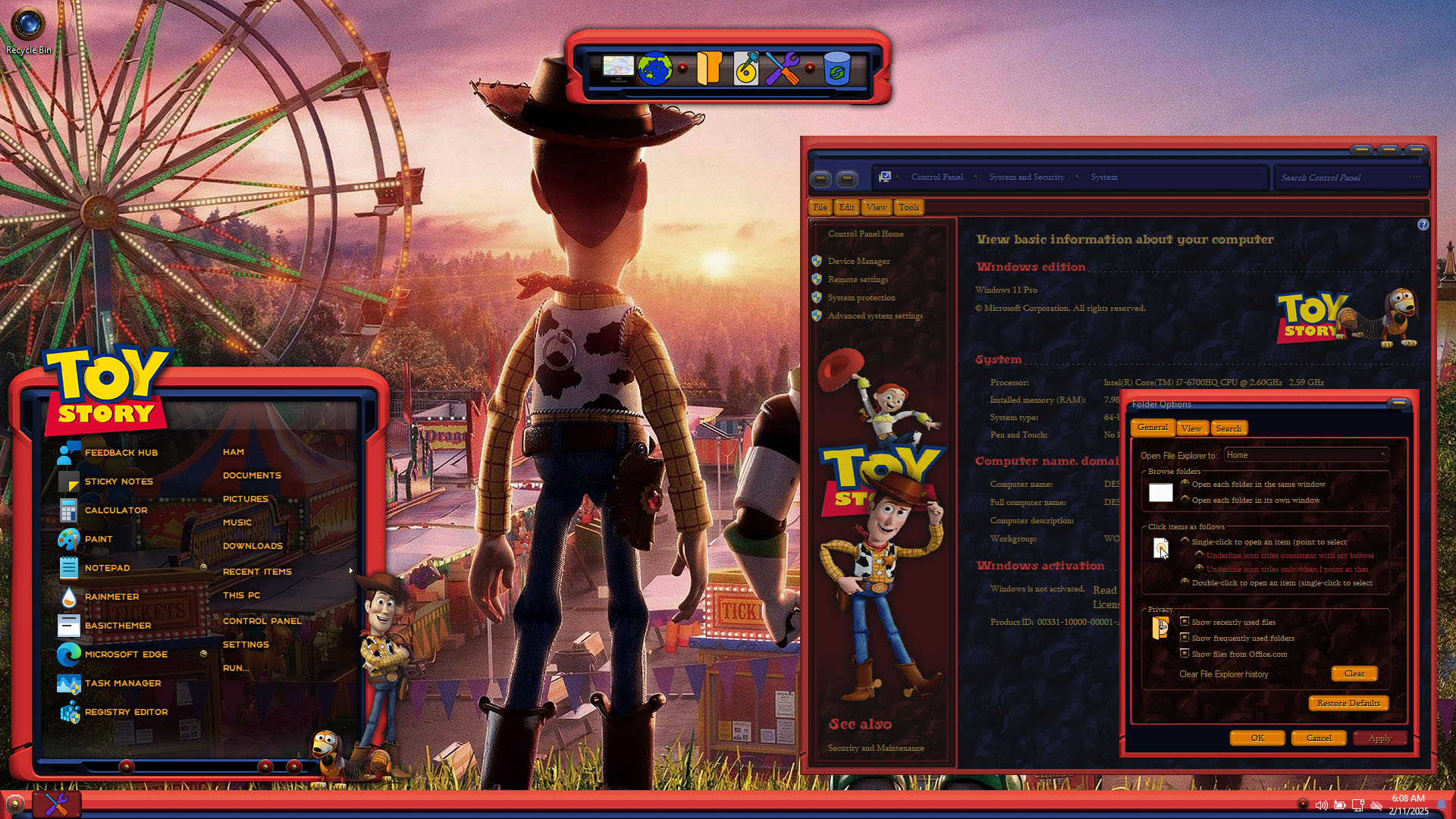Switch to the View tab in Folder Options
The width and height of the screenshot is (1456, 819).
[1191, 428]
